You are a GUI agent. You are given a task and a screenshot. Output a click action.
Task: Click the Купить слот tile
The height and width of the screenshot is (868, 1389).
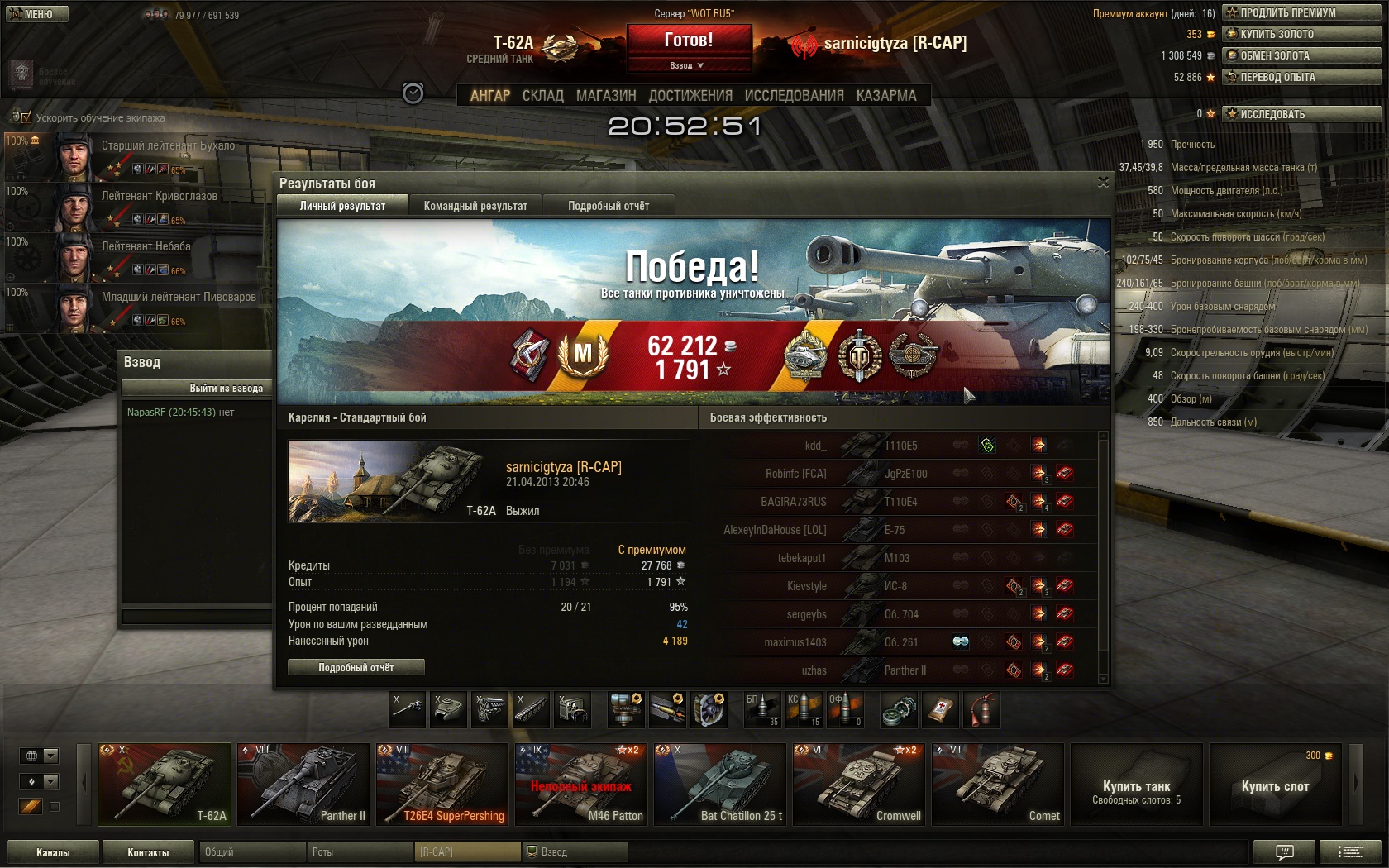pos(1275,785)
